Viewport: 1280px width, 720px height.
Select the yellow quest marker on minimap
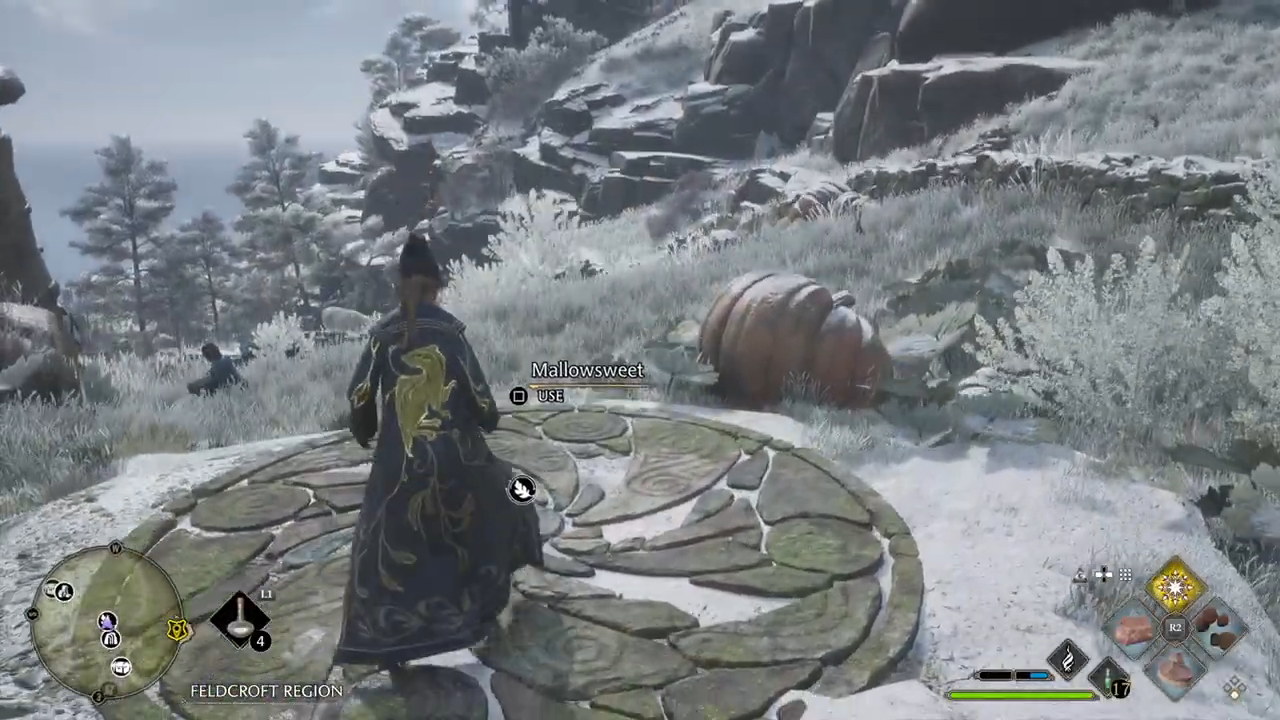pos(177,630)
